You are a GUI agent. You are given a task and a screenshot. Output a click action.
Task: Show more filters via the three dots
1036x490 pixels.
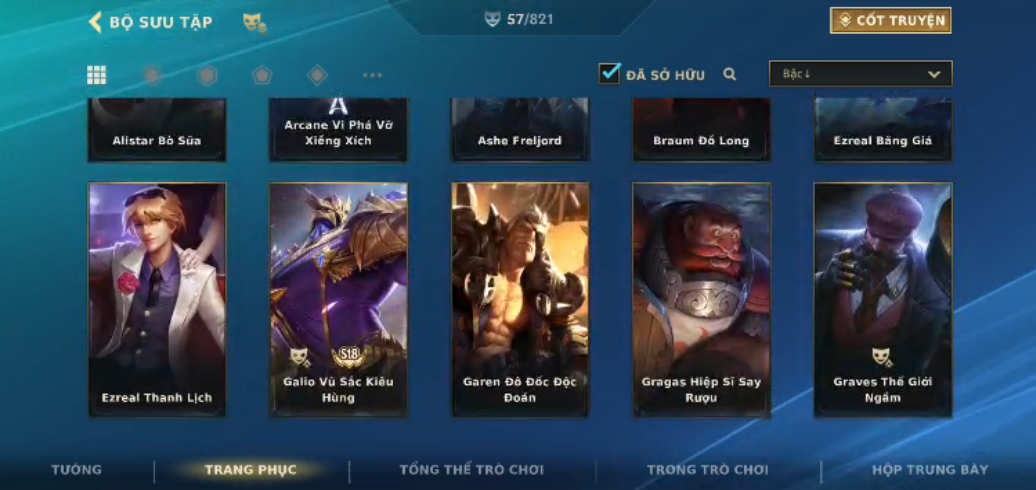tap(372, 75)
